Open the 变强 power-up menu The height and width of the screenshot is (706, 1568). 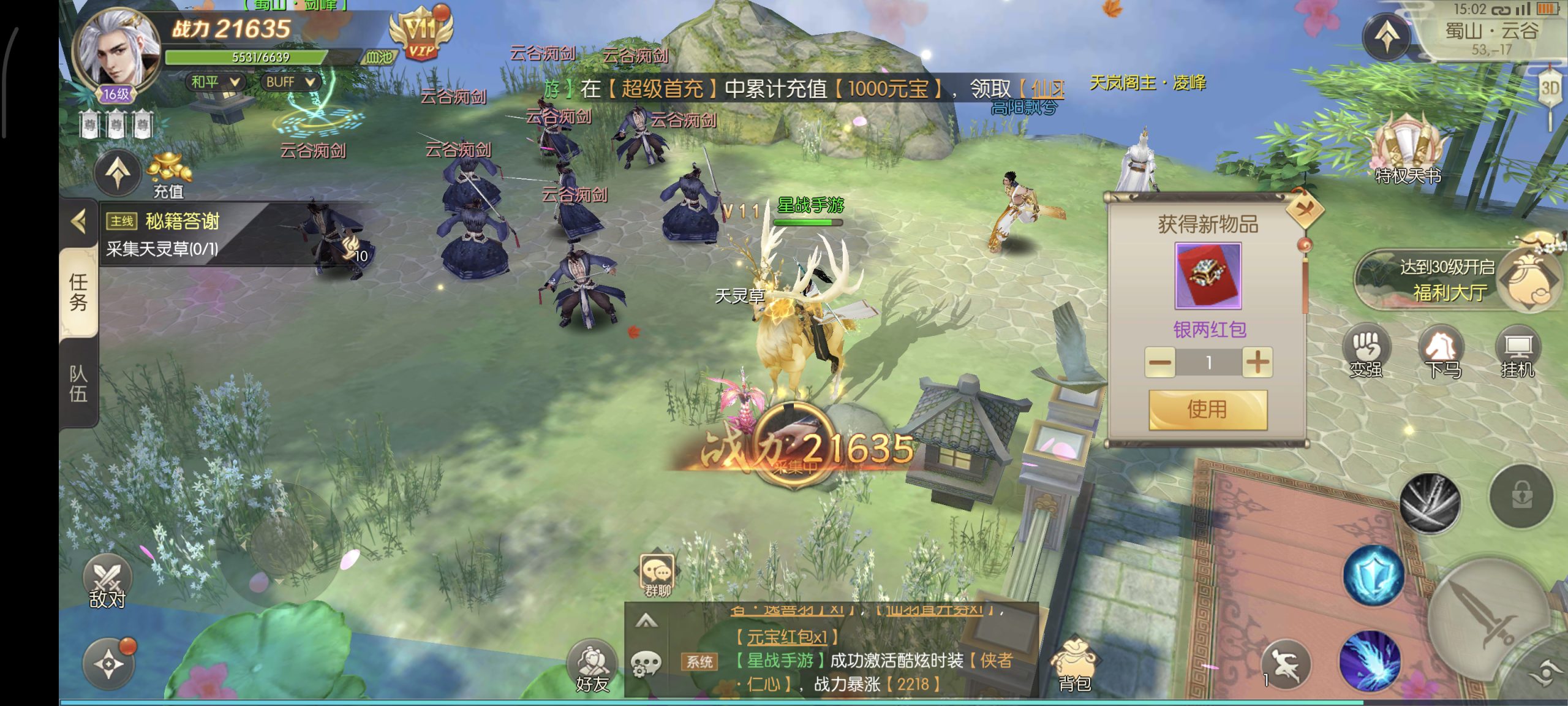(x=1366, y=354)
